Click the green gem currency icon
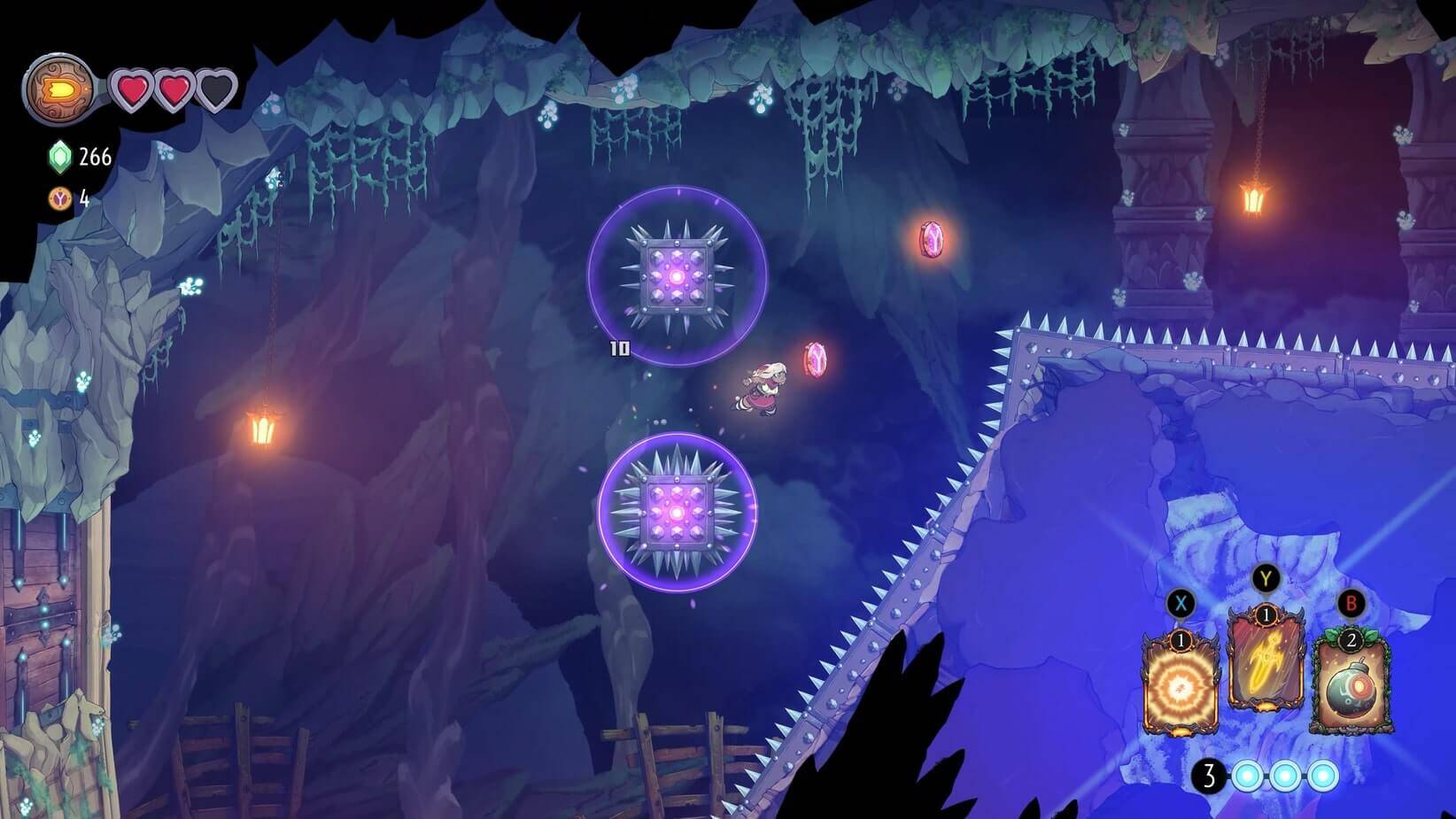 tap(59, 158)
